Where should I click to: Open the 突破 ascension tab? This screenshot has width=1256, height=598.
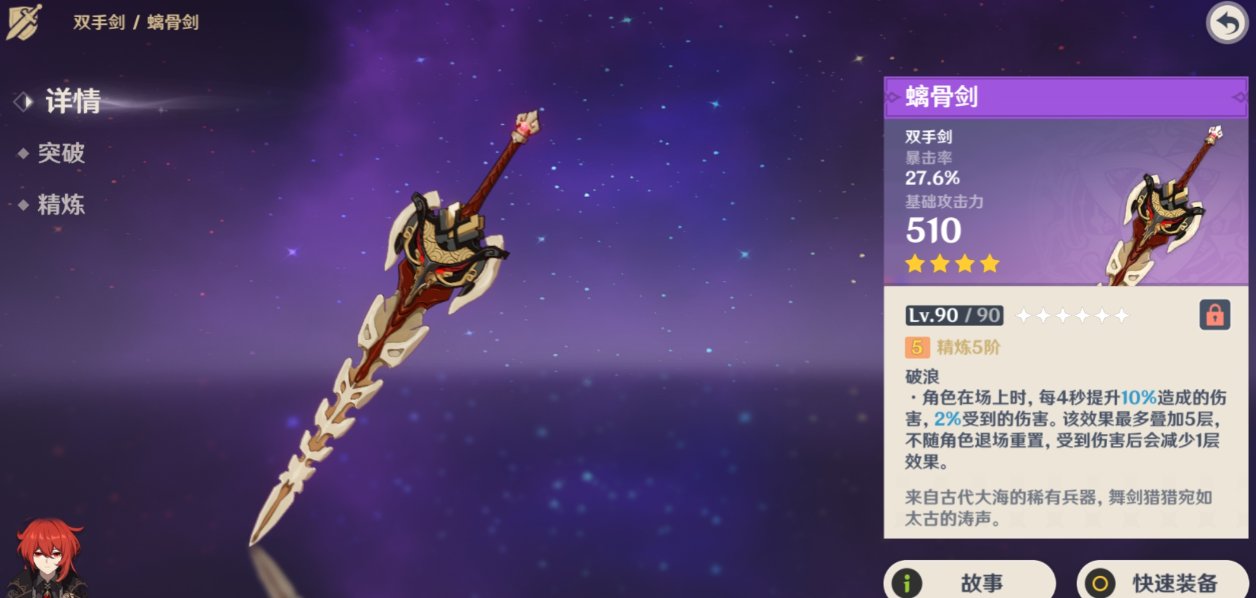coord(61,153)
